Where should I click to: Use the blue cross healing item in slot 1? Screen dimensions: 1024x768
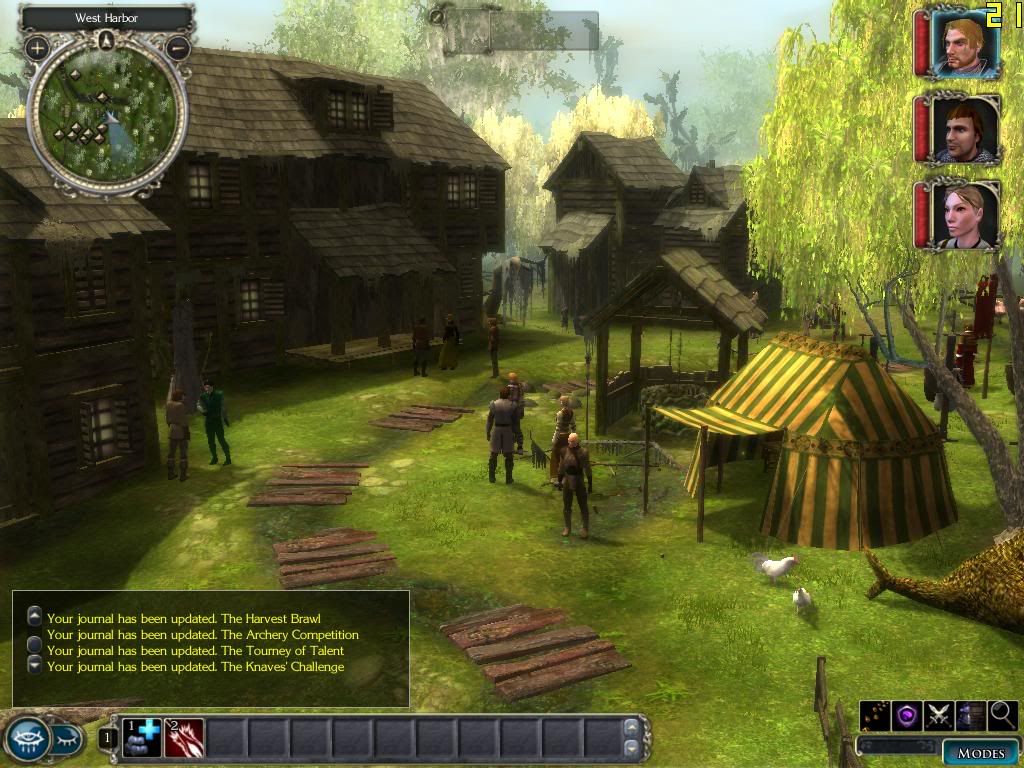pos(143,738)
